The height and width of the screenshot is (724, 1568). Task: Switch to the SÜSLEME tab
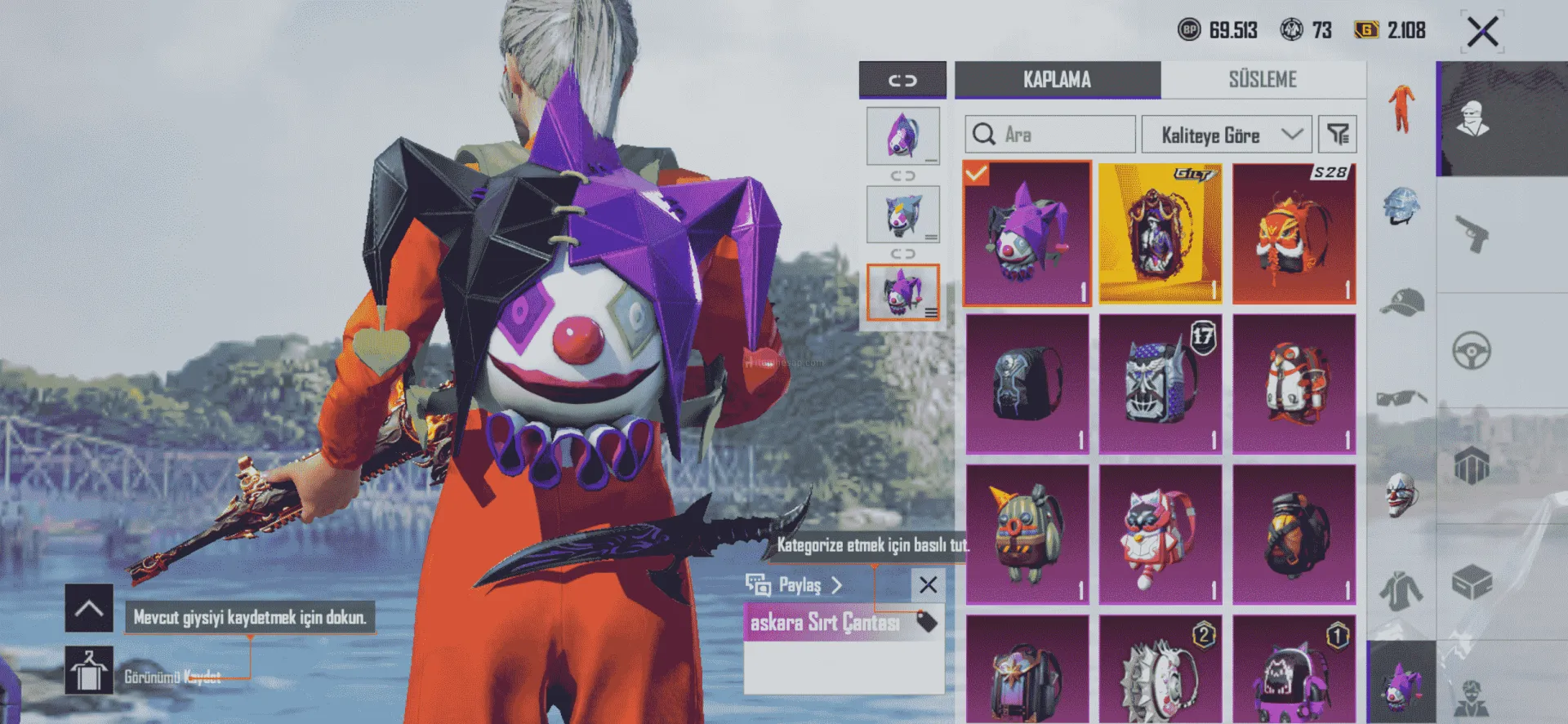pyautogui.click(x=1263, y=80)
